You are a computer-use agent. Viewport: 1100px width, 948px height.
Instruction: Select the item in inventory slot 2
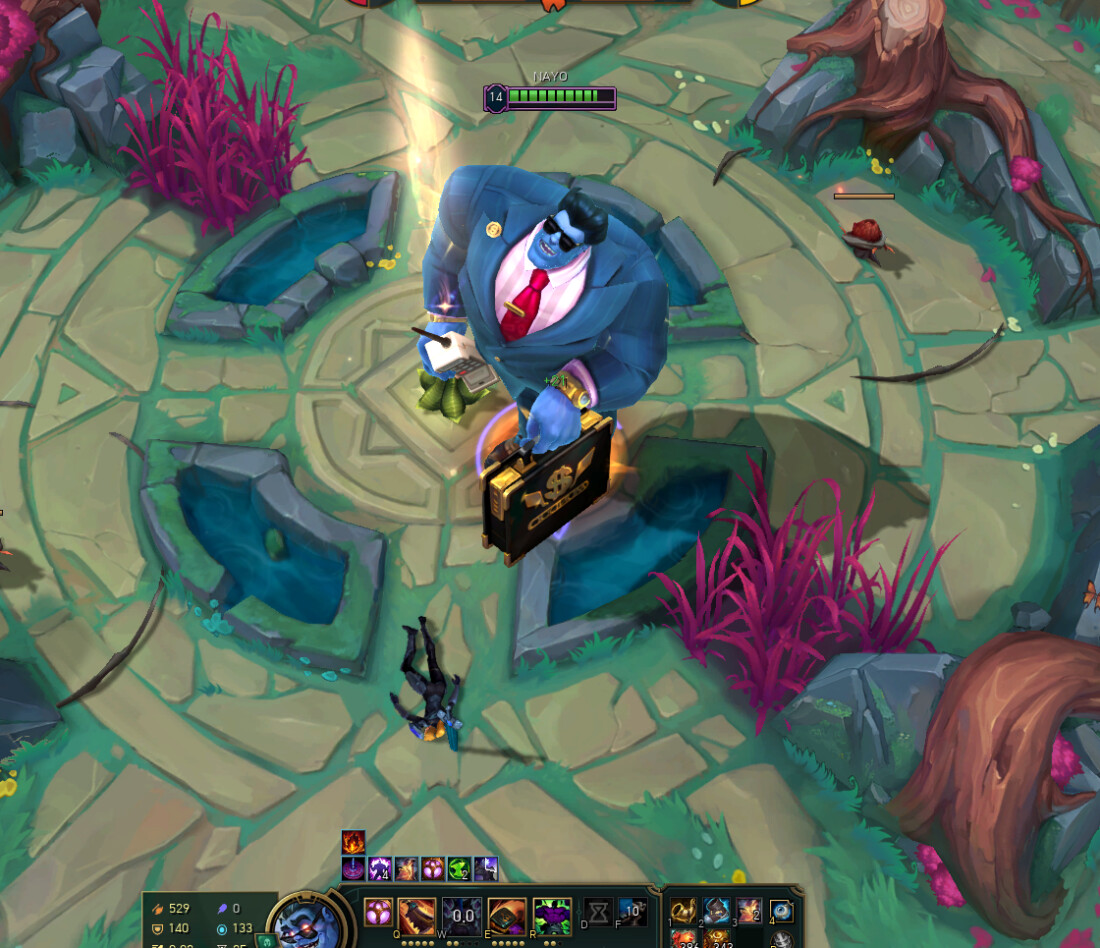(715, 911)
